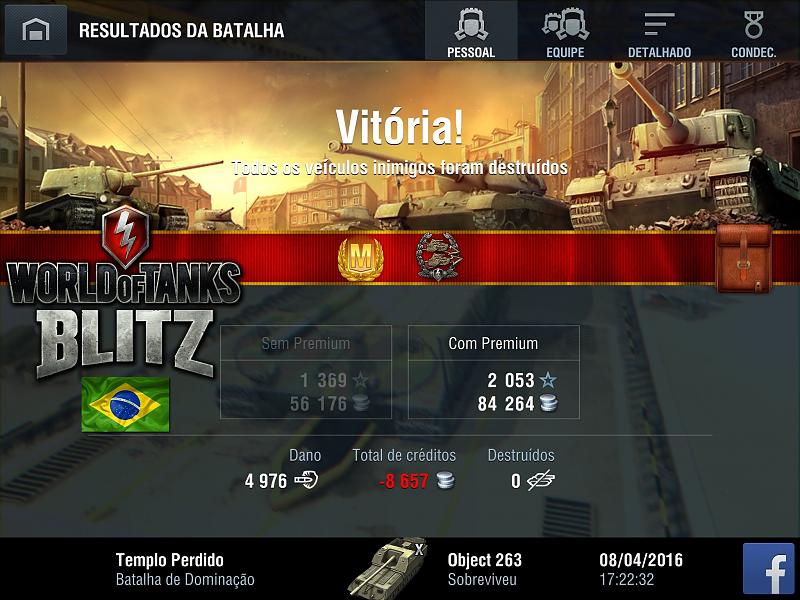The width and height of the screenshot is (800, 600).
Task: Switch to the Pessoal tab
Action: pos(471,31)
